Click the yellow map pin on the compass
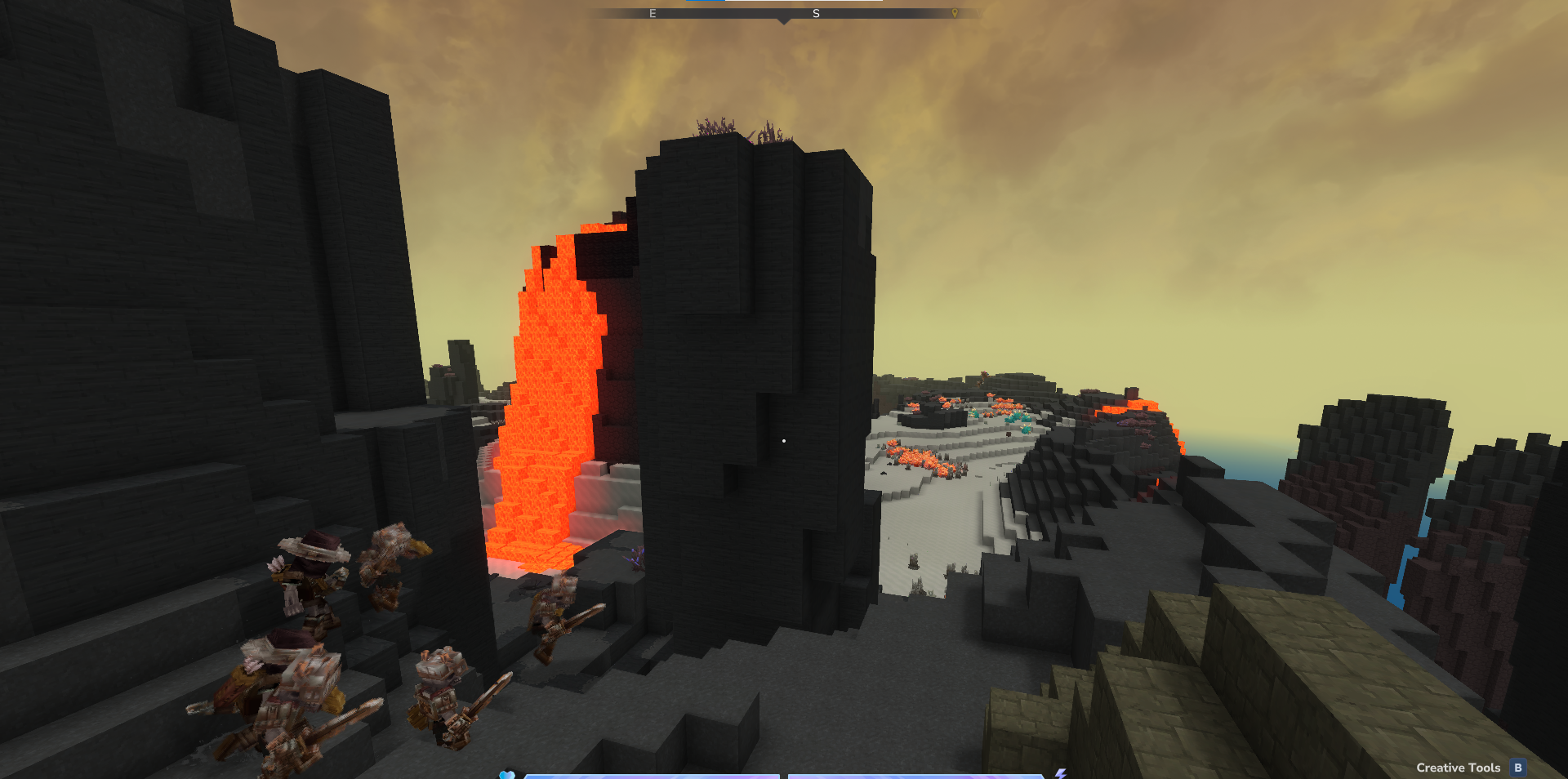The height and width of the screenshot is (779, 1568). click(x=955, y=13)
